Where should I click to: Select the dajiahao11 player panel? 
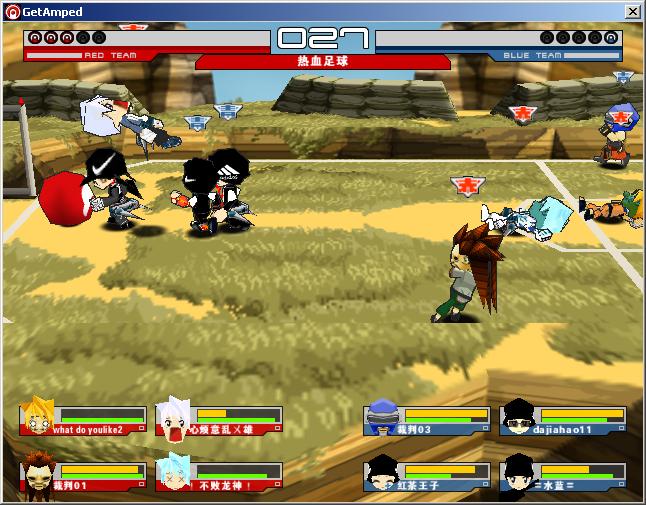click(x=563, y=420)
